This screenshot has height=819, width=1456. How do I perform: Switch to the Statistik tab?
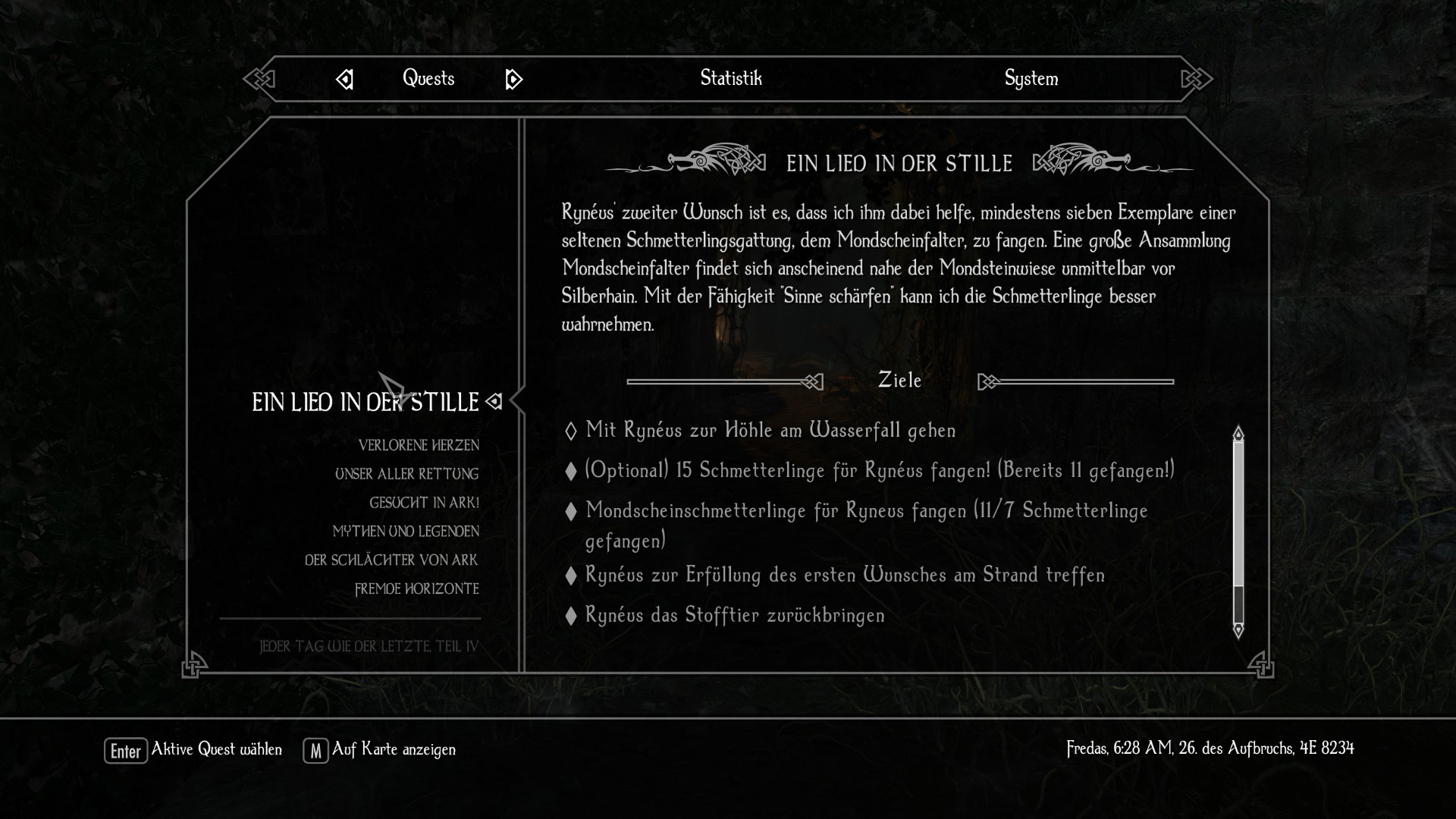[x=730, y=78]
